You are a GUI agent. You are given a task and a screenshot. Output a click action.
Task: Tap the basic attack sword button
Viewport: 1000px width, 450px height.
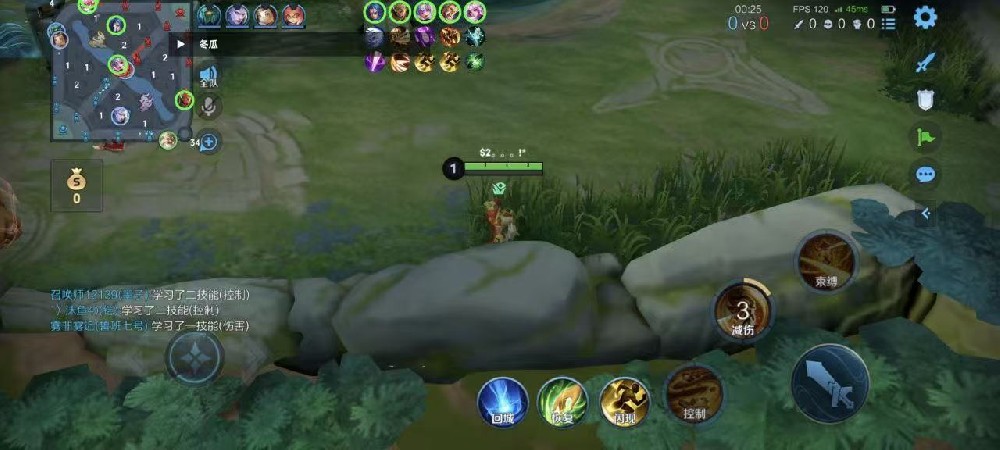point(829,382)
